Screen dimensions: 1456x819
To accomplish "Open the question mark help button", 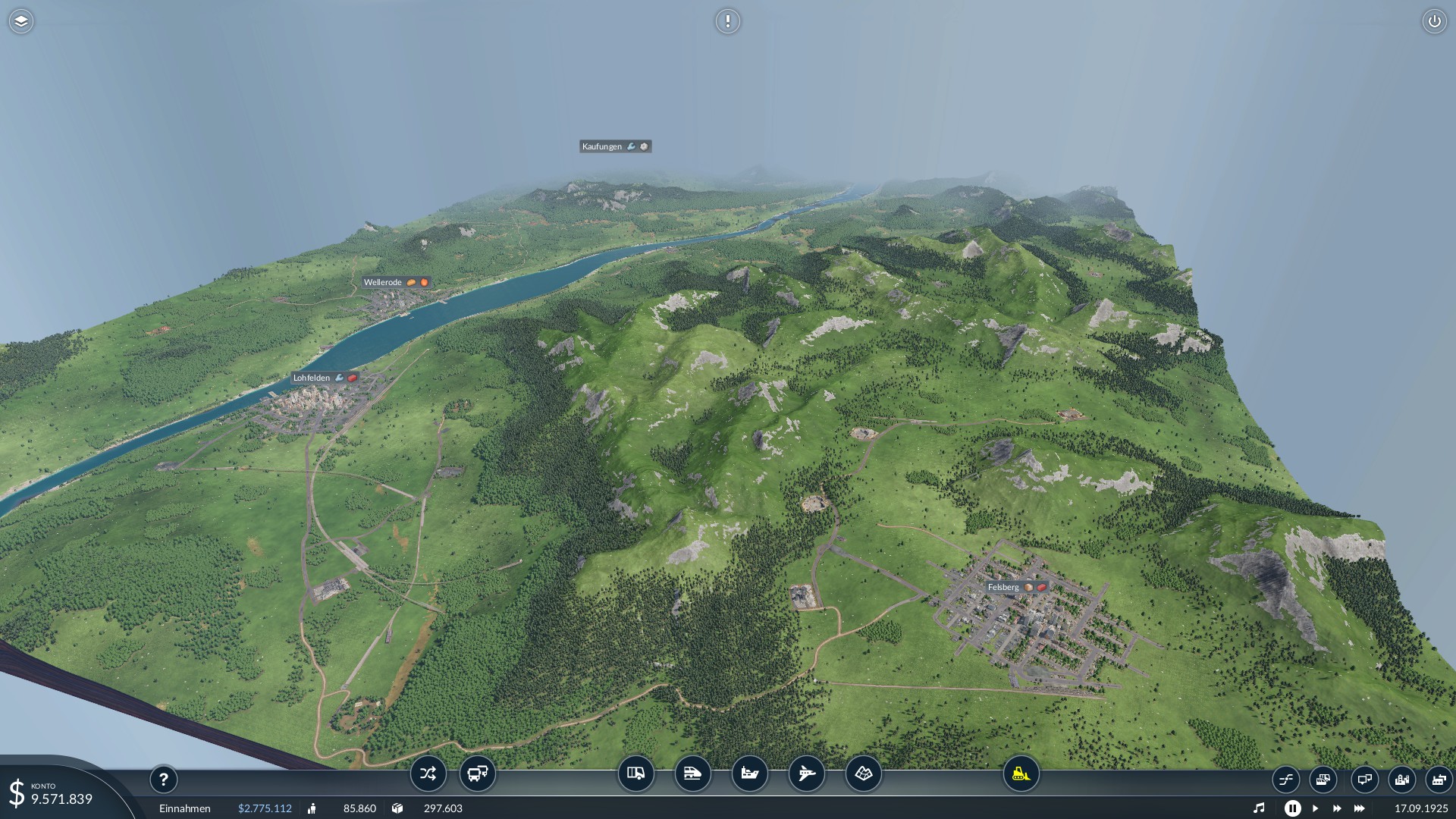I will (163, 779).
